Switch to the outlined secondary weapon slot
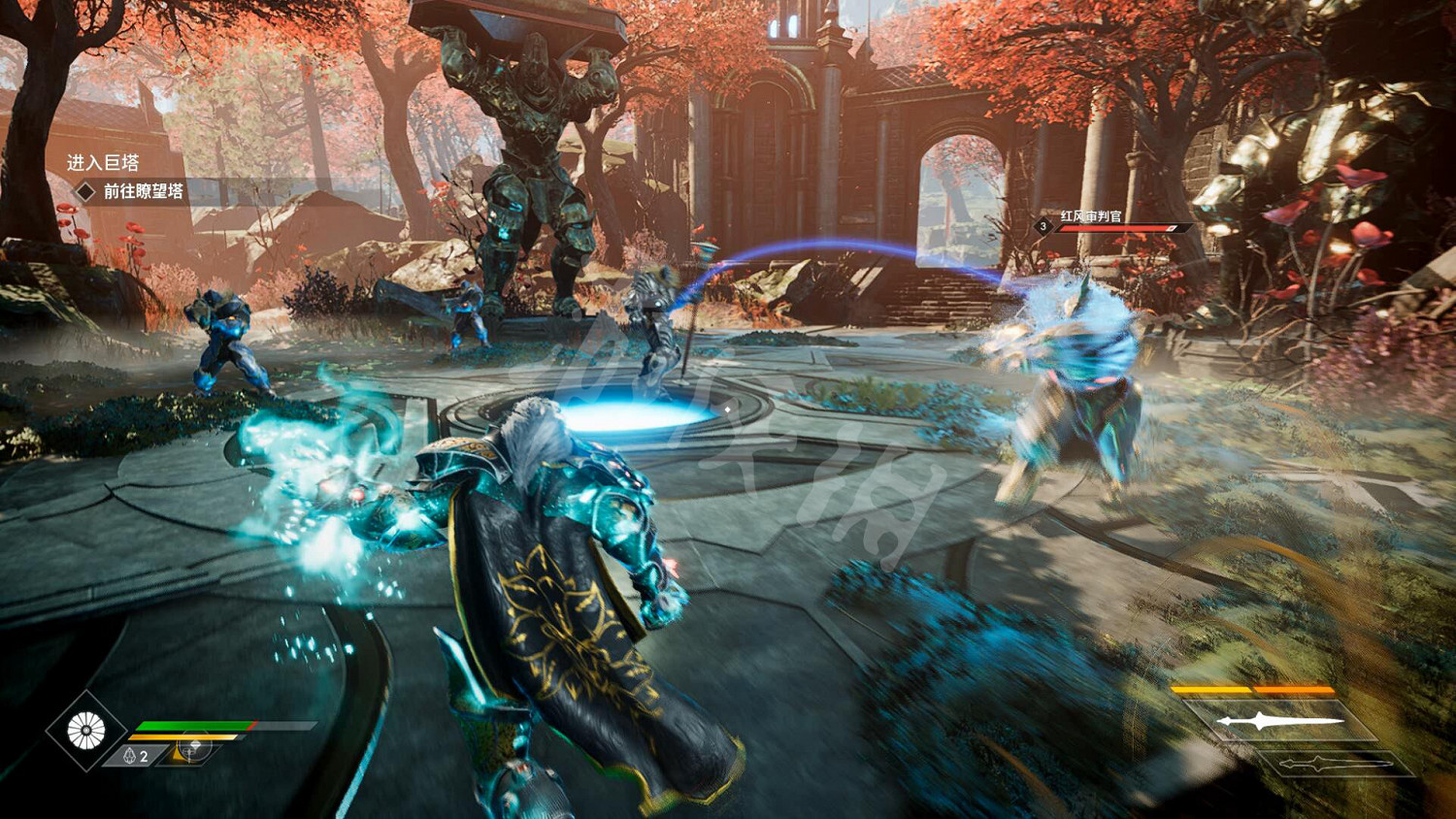This screenshot has height=819, width=1456. click(1336, 764)
